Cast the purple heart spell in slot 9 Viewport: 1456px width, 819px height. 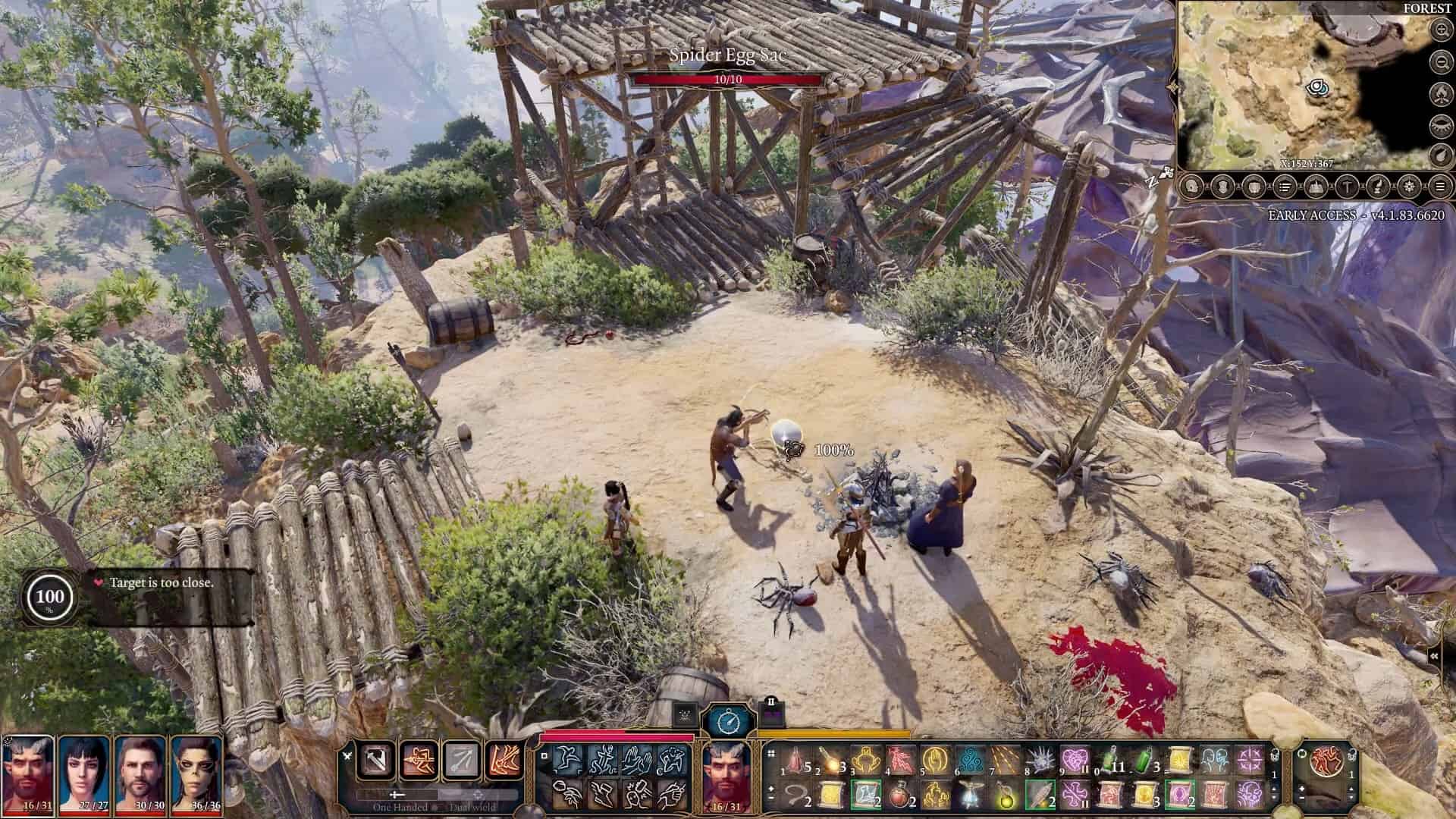click(1074, 759)
